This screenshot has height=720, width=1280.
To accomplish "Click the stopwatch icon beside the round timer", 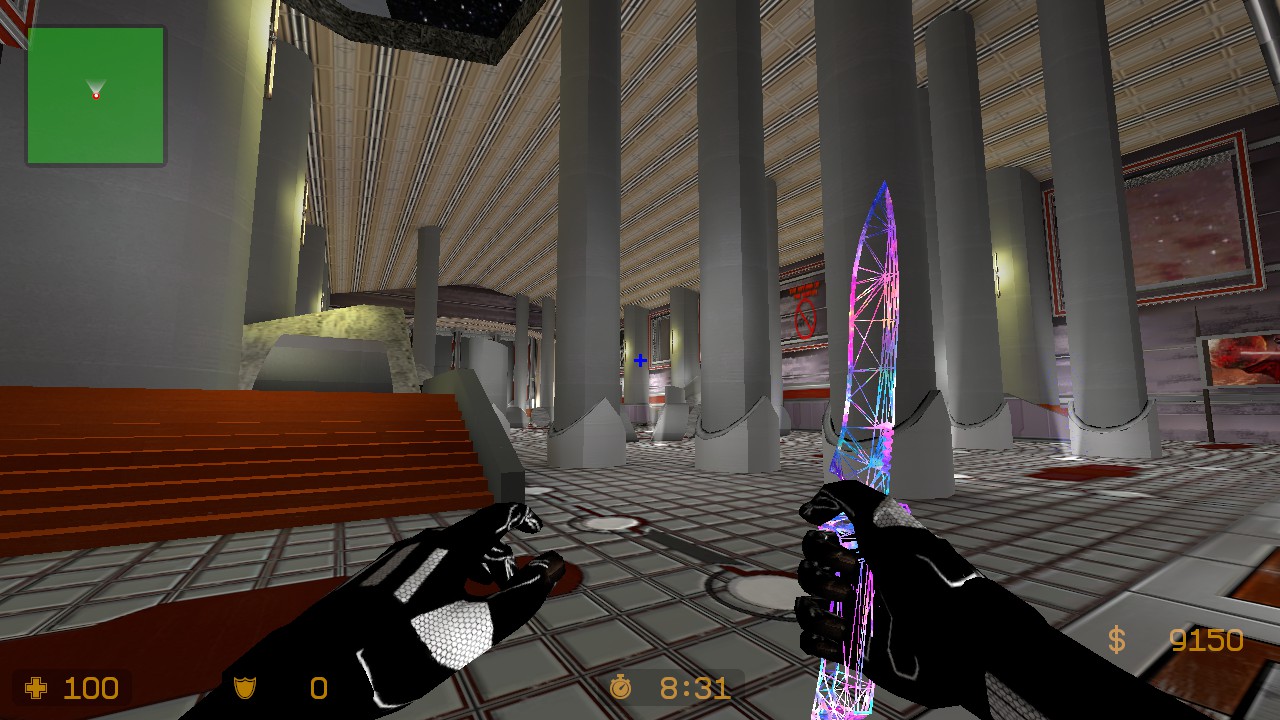I will tap(623, 688).
